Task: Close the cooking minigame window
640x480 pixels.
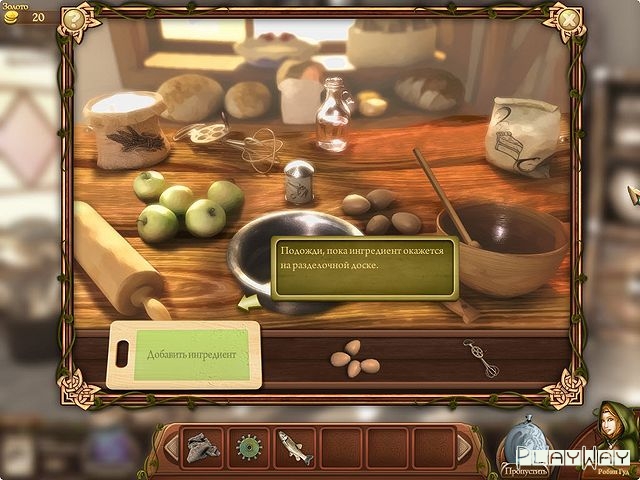Action: pos(569,18)
